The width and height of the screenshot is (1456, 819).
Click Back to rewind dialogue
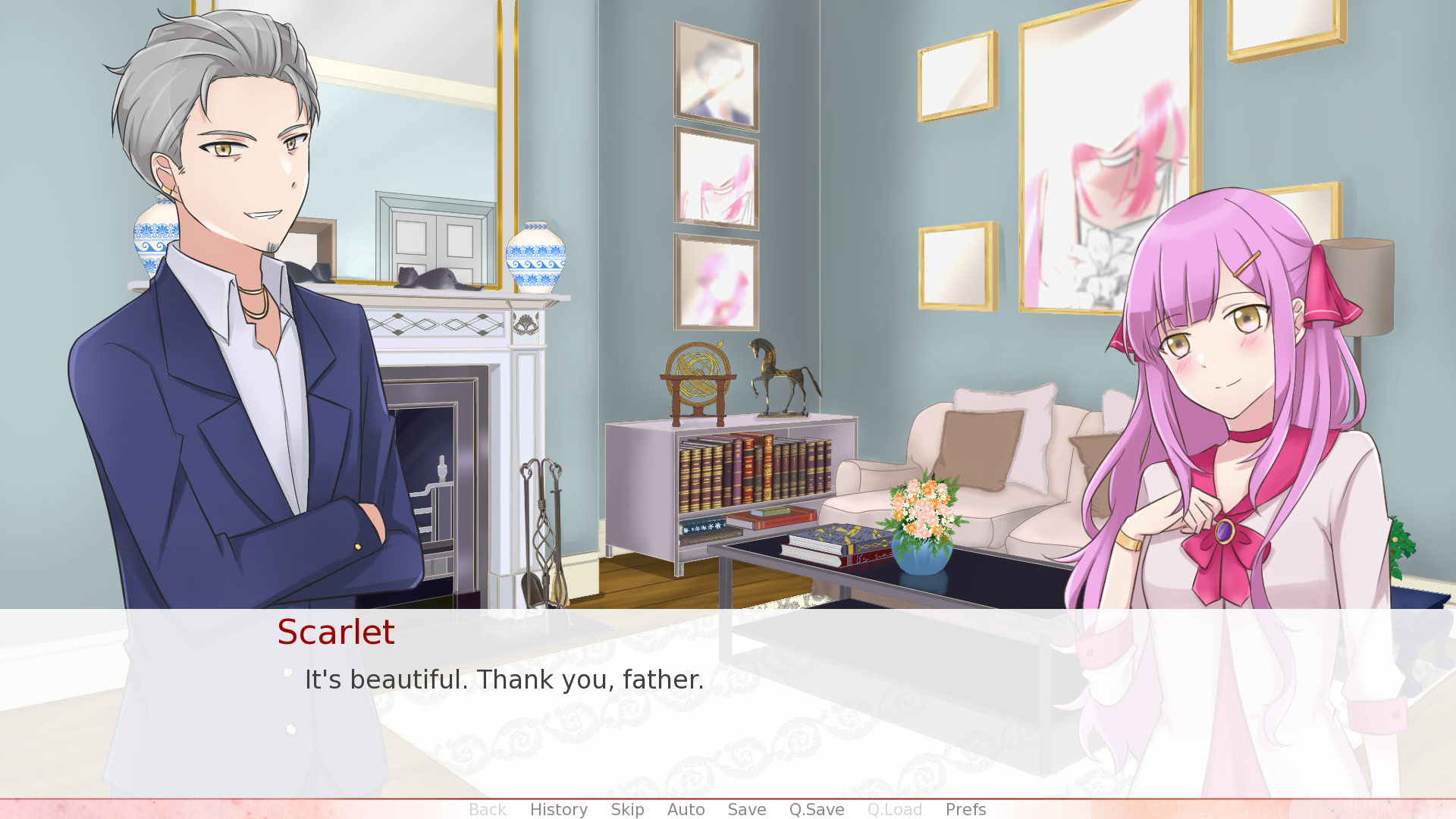[x=488, y=809]
